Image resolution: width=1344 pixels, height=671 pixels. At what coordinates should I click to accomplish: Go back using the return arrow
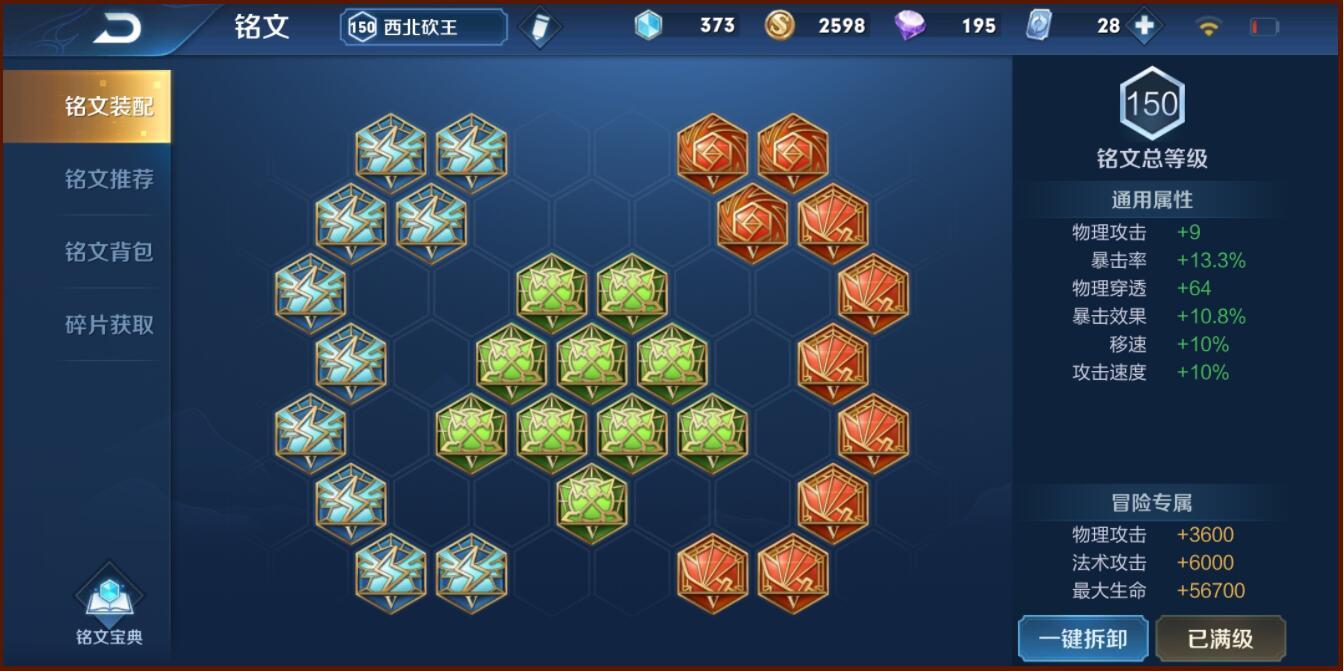[x=117, y=28]
